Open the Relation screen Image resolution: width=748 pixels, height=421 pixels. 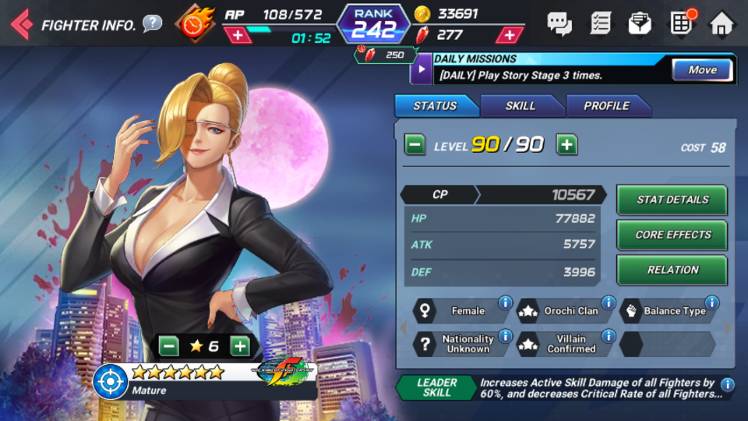point(672,270)
